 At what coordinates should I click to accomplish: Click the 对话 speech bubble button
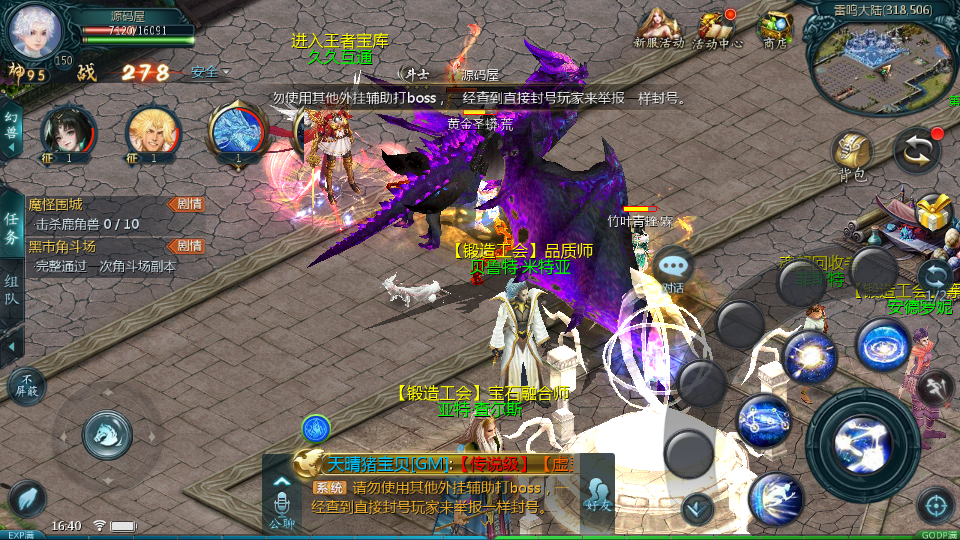pyautogui.click(x=673, y=268)
